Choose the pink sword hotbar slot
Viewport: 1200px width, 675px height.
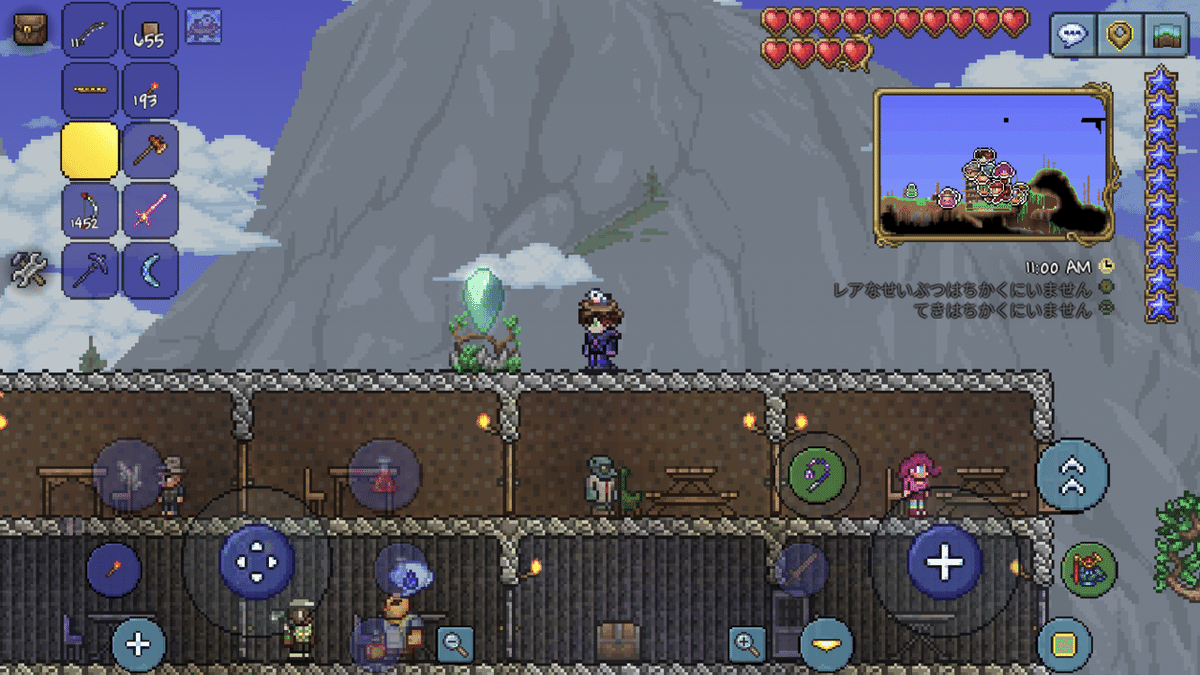coord(150,211)
